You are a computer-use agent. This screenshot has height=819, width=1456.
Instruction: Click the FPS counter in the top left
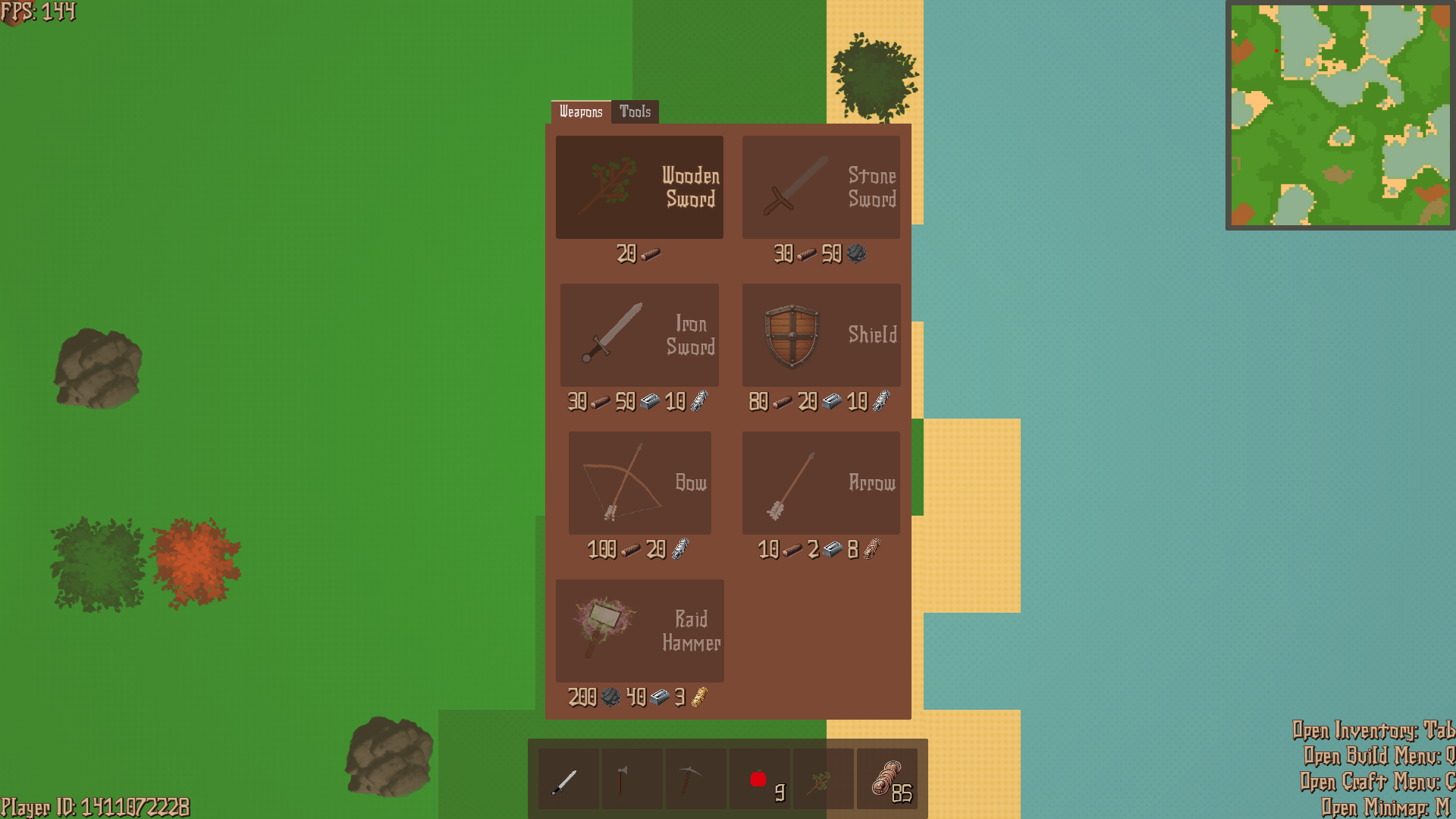38,12
